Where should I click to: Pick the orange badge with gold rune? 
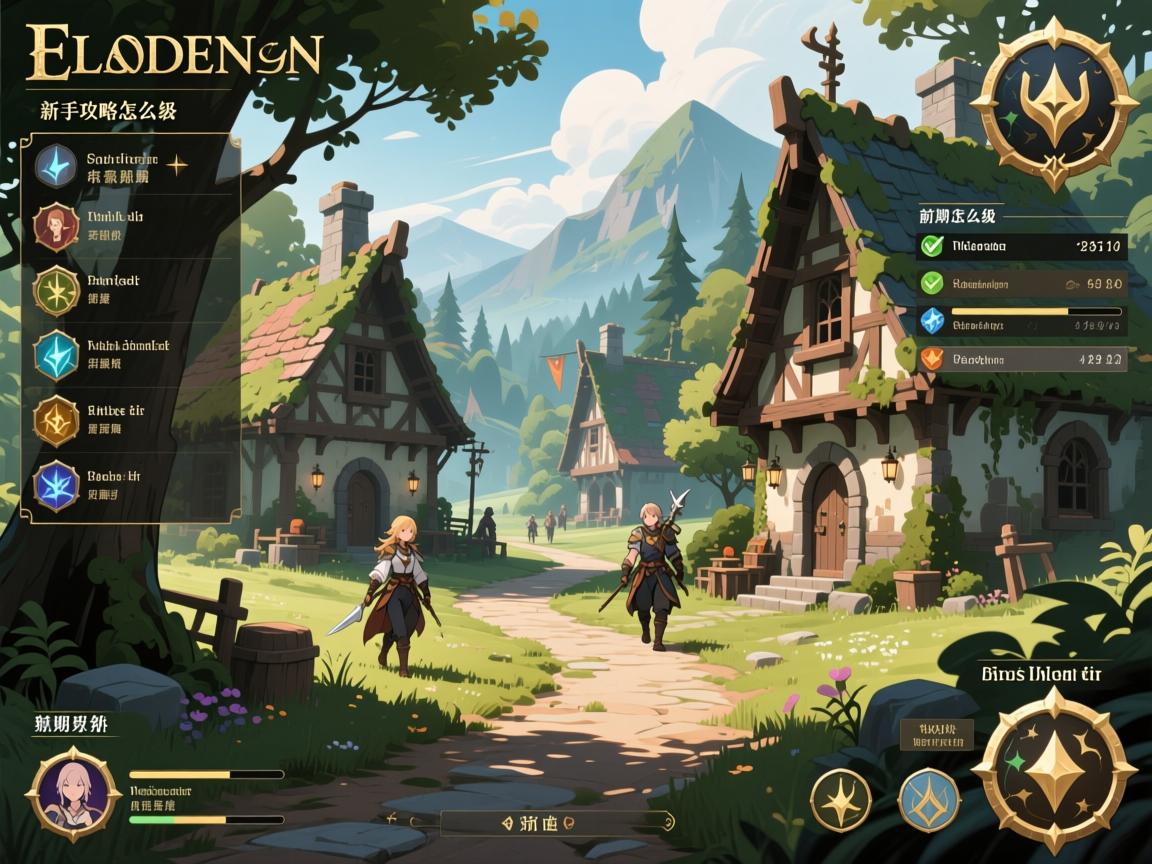[56, 418]
